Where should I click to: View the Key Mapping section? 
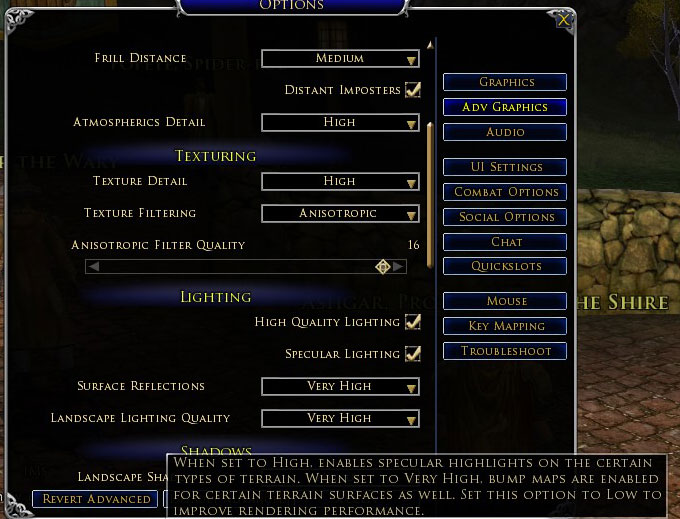(505, 326)
